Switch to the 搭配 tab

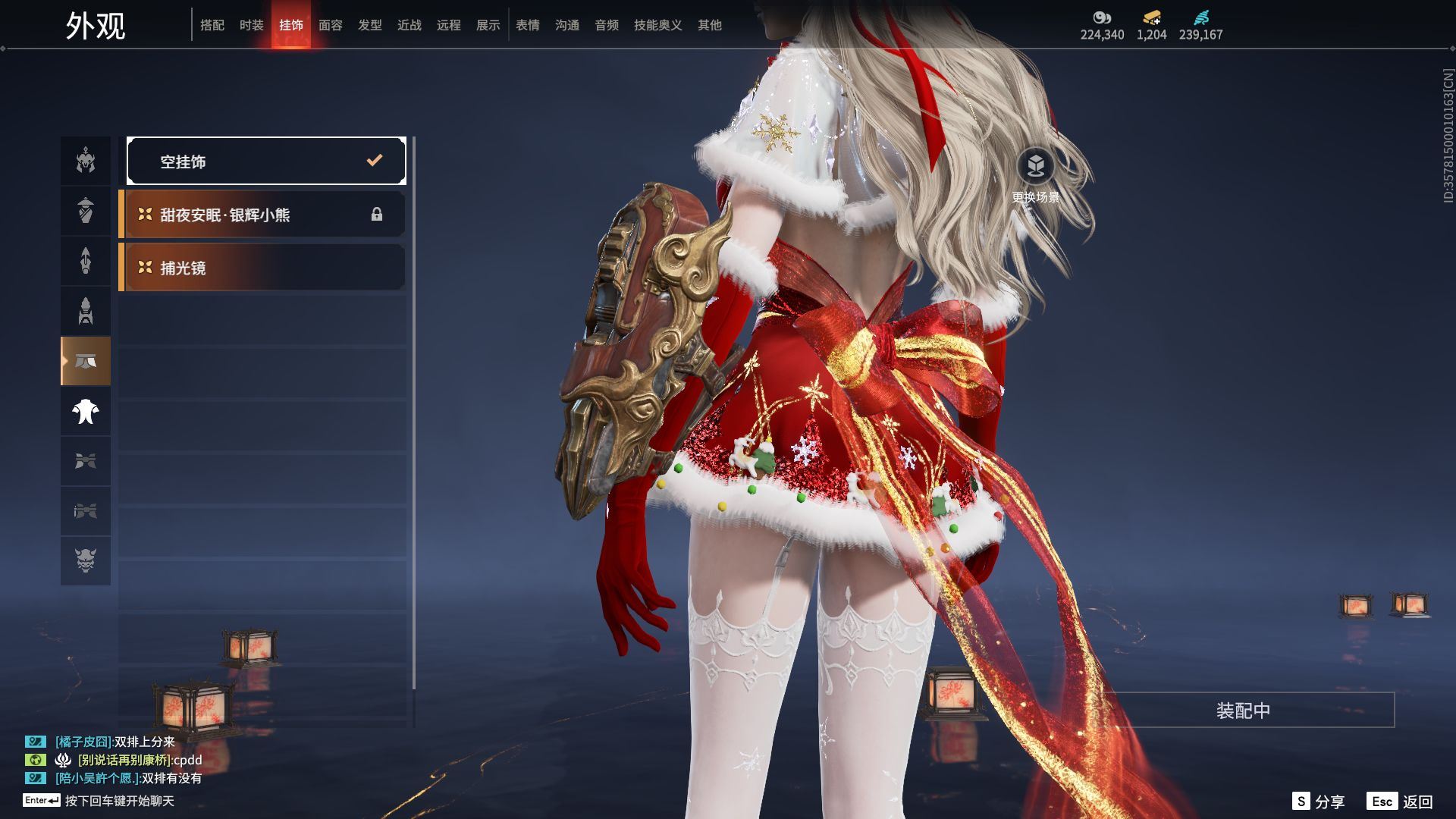point(212,25)
